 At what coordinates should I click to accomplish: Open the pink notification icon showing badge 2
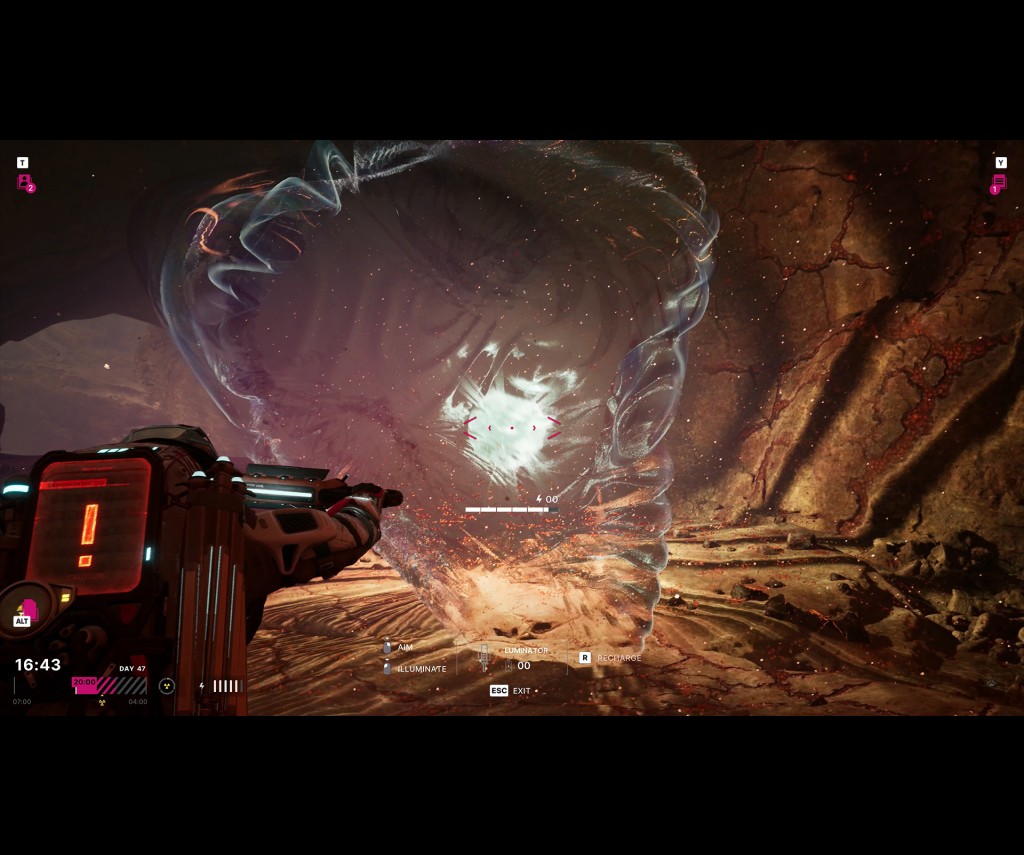click(24, 182)
